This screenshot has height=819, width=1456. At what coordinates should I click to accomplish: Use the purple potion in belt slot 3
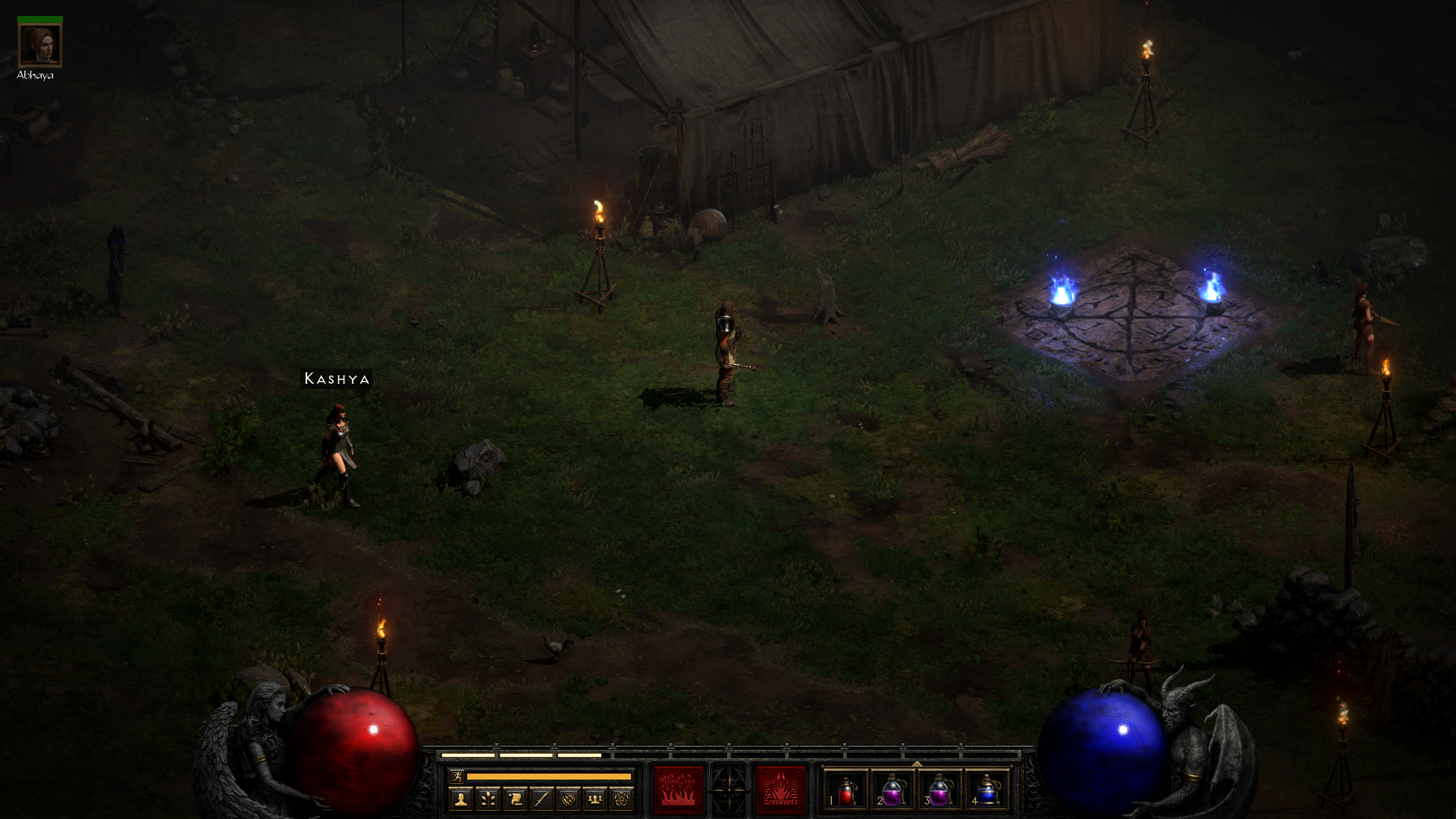(x=940, y=791)
